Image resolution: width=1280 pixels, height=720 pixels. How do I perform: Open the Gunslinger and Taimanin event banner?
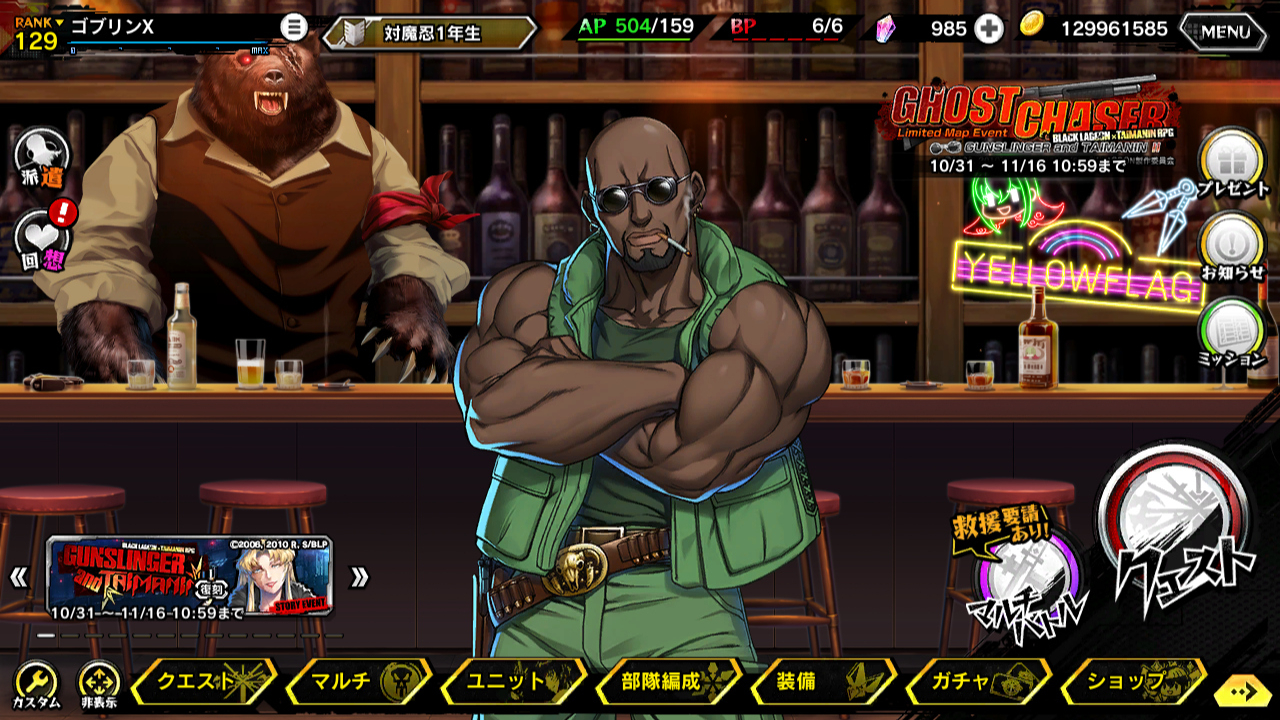[x=189, y=575]
